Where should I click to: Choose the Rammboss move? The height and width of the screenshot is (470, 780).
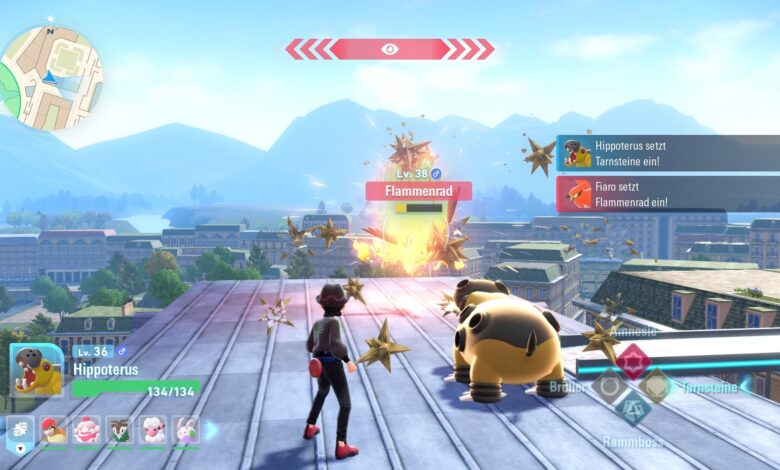click(632, 409)
